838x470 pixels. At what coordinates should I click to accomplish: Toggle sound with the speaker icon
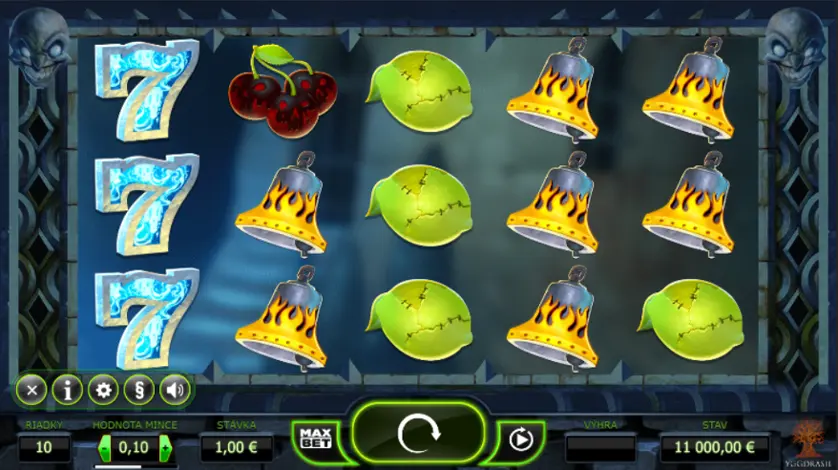pyautogui.click(x=175, y=389)
